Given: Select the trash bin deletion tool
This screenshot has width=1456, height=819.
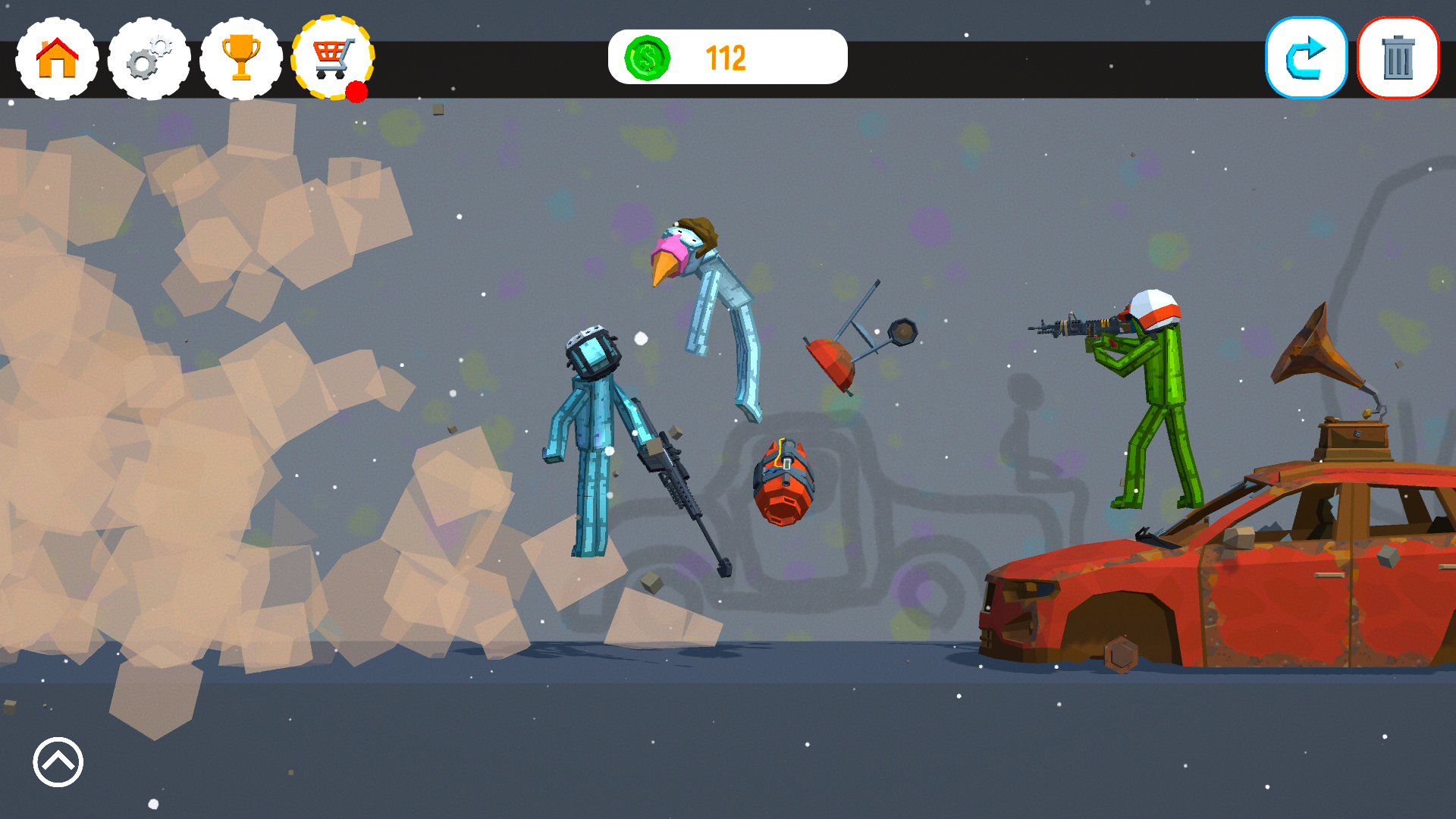Looking at the screenshot, I should tap(1398, 58).
